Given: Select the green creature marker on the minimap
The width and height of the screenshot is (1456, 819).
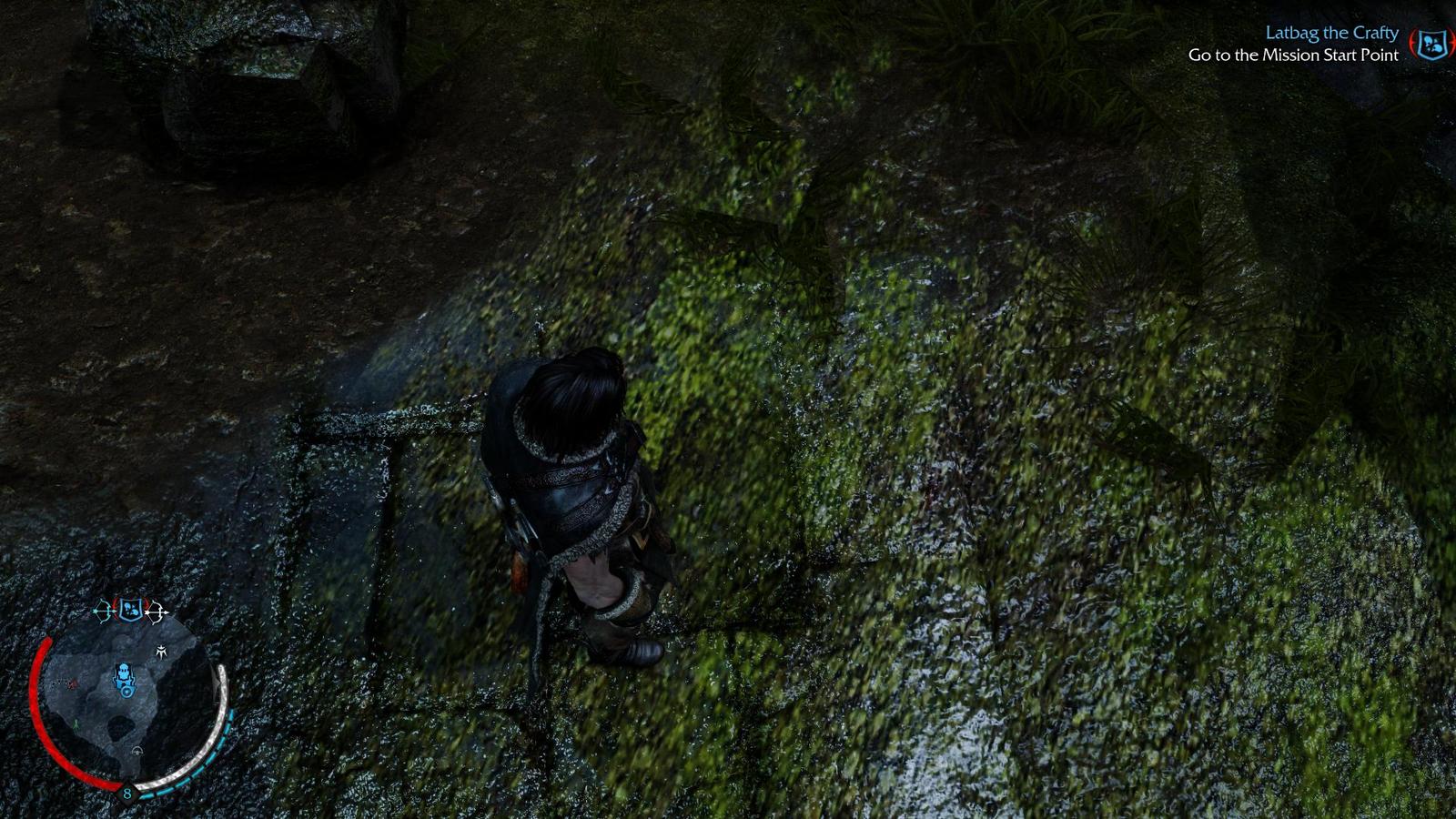Looking at the screenshot, I should (x=76, y=723).
